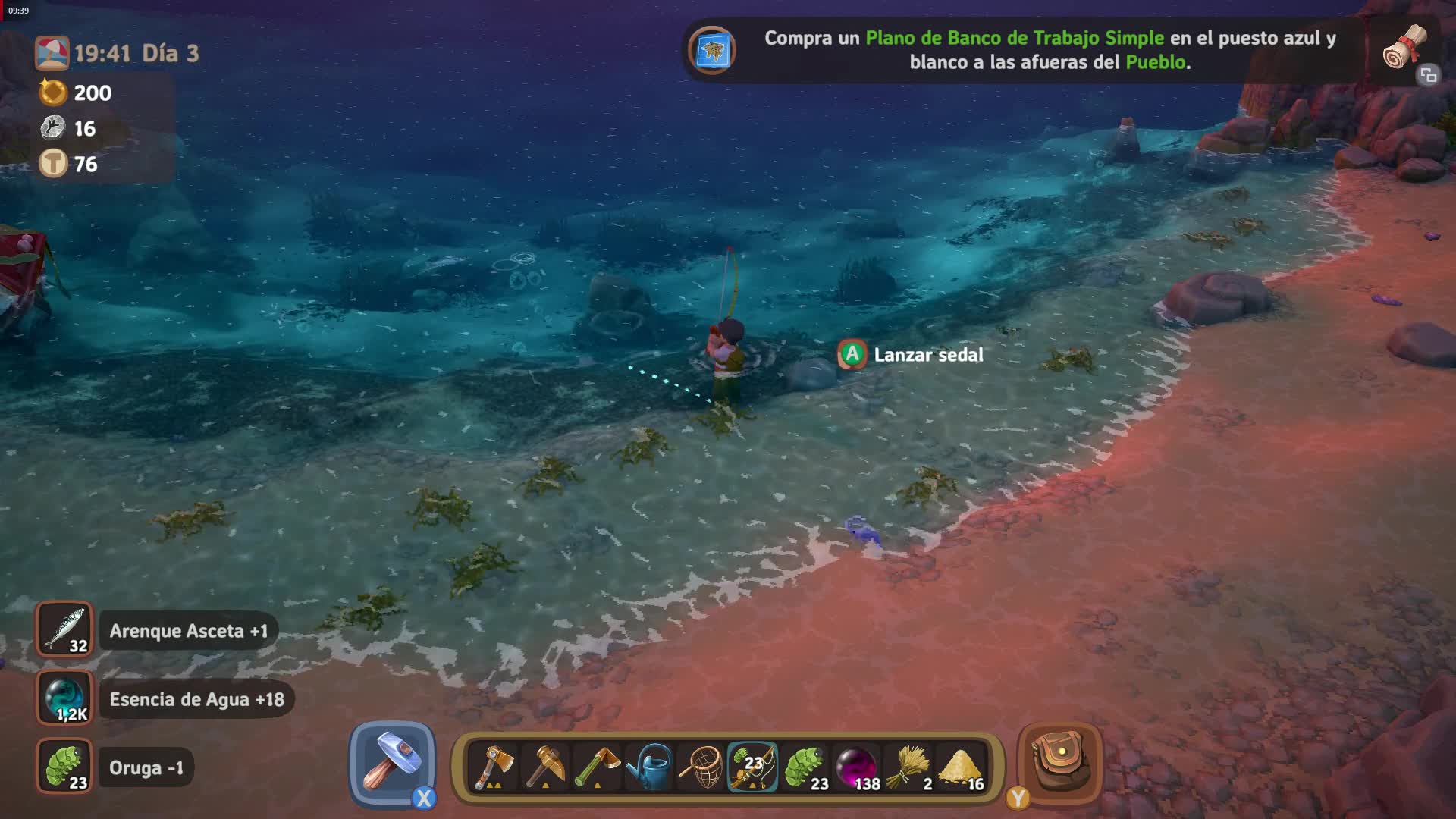Select the purple orb stack of 138
The width and height of the screenshot is (1456, 819).
point(857,767)
